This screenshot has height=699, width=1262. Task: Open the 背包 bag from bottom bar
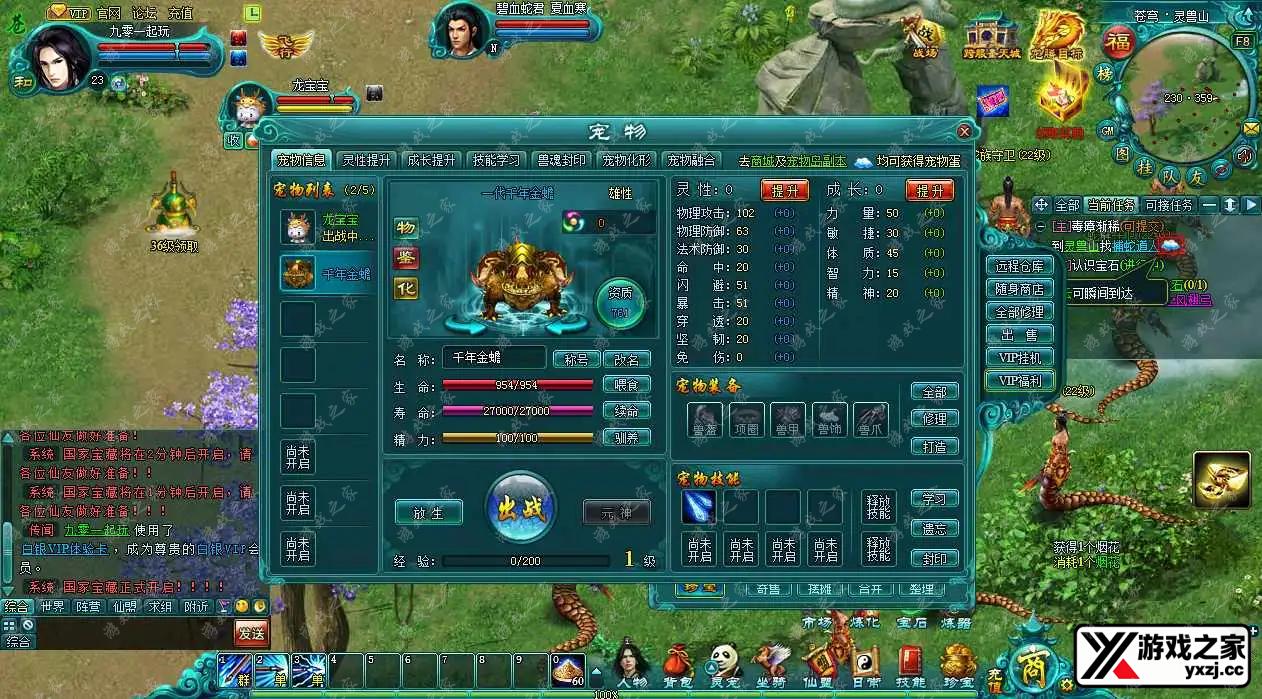pos(679,663)
